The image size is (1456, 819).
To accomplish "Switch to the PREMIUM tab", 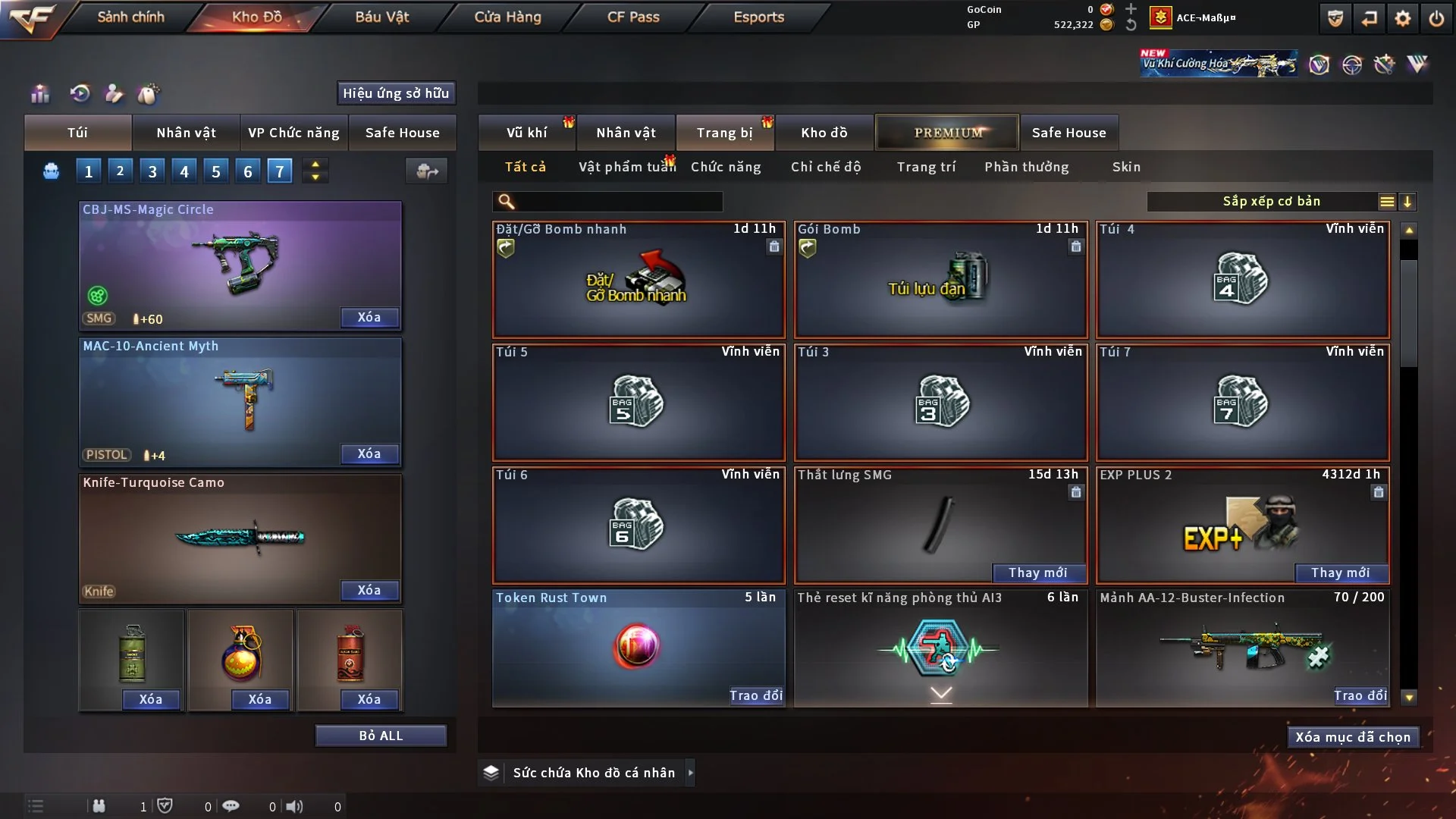I will (947, 133).
